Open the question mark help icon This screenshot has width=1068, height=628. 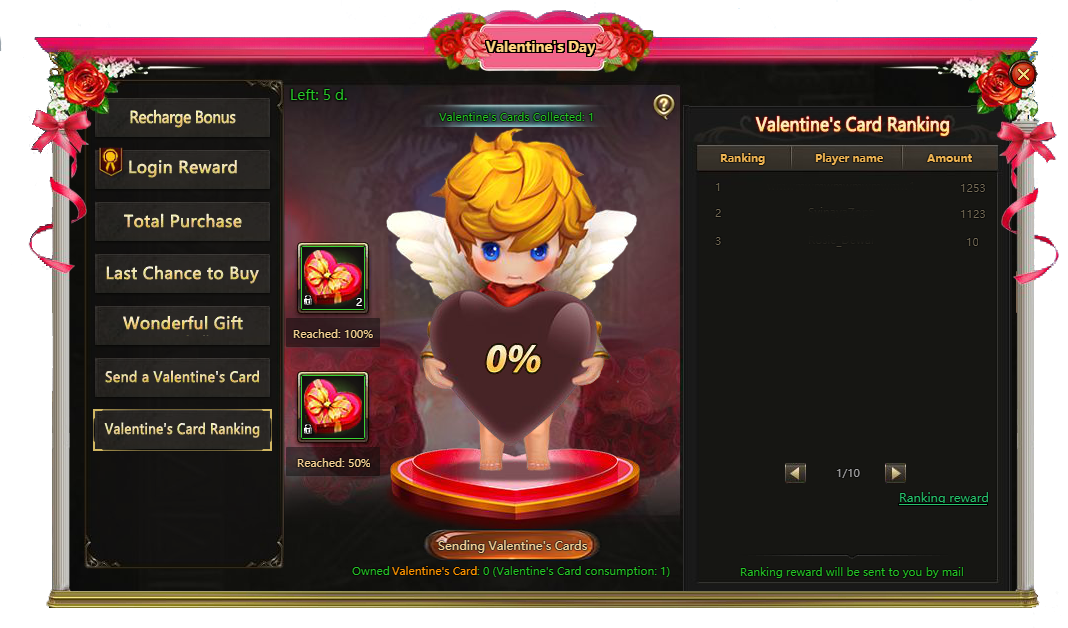click(663, 105)
